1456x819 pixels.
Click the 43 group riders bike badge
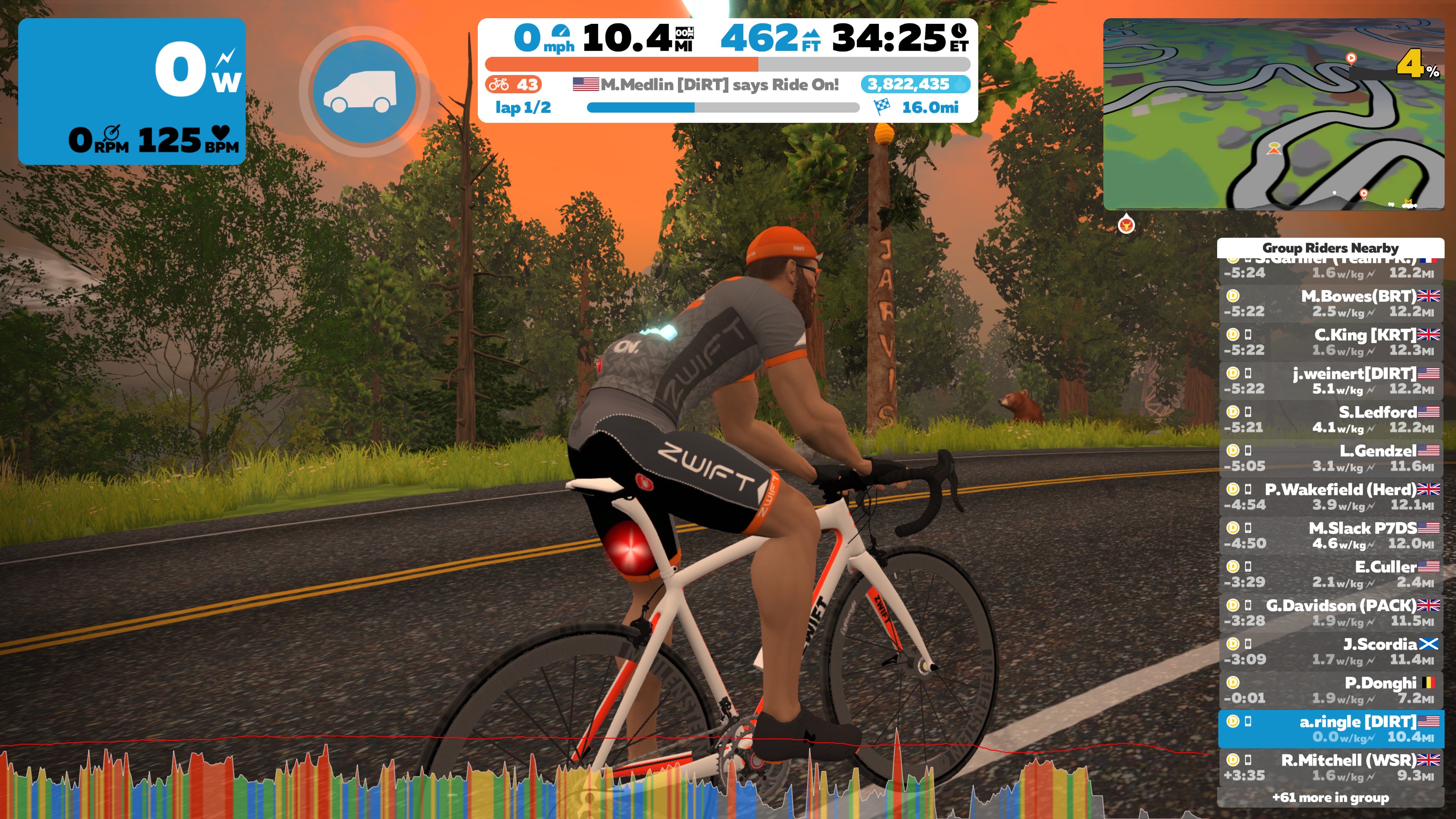coord(513,85)
